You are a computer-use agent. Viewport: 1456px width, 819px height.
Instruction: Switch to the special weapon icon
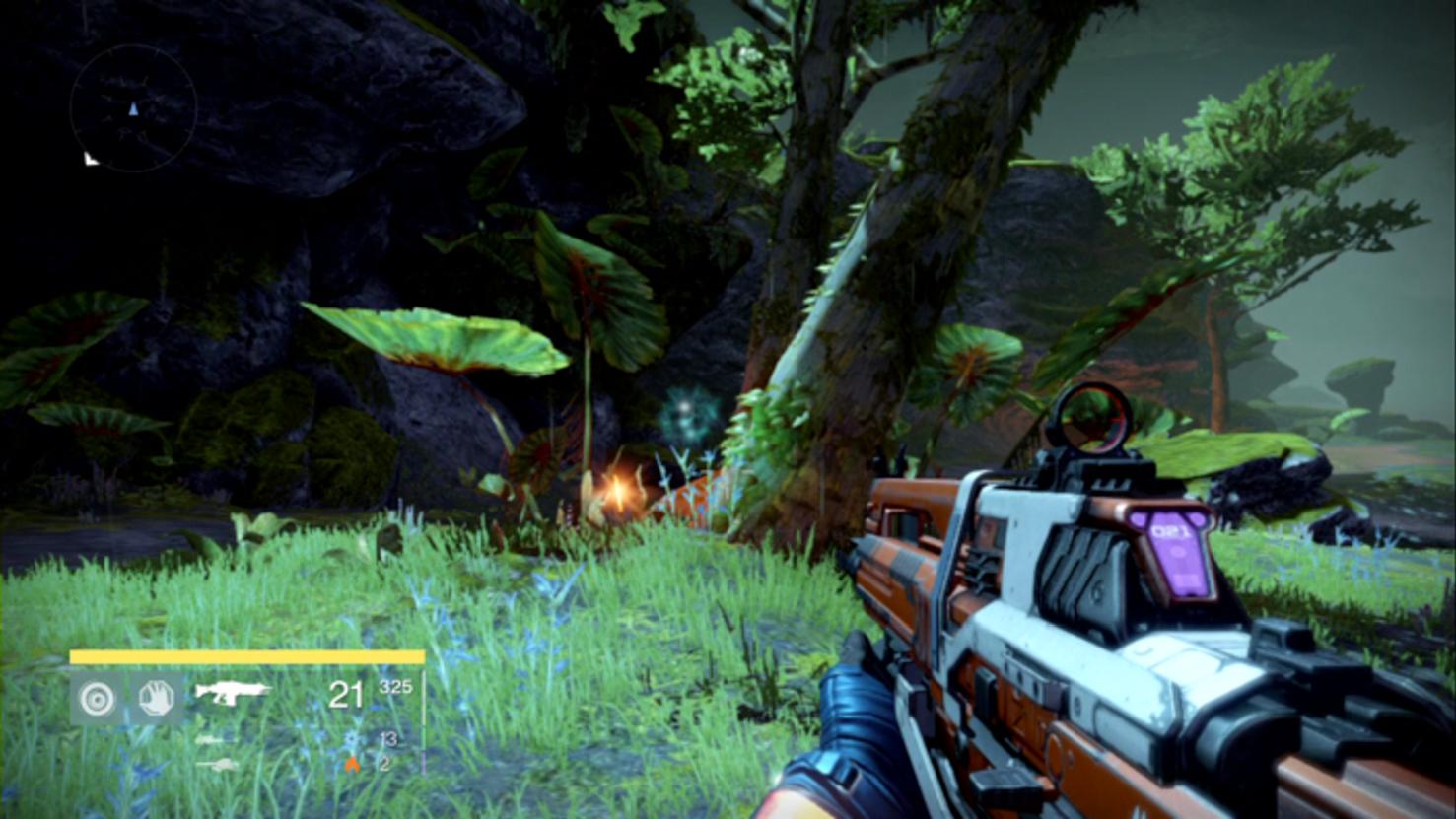pyautogui.click(x=210, y=739)
